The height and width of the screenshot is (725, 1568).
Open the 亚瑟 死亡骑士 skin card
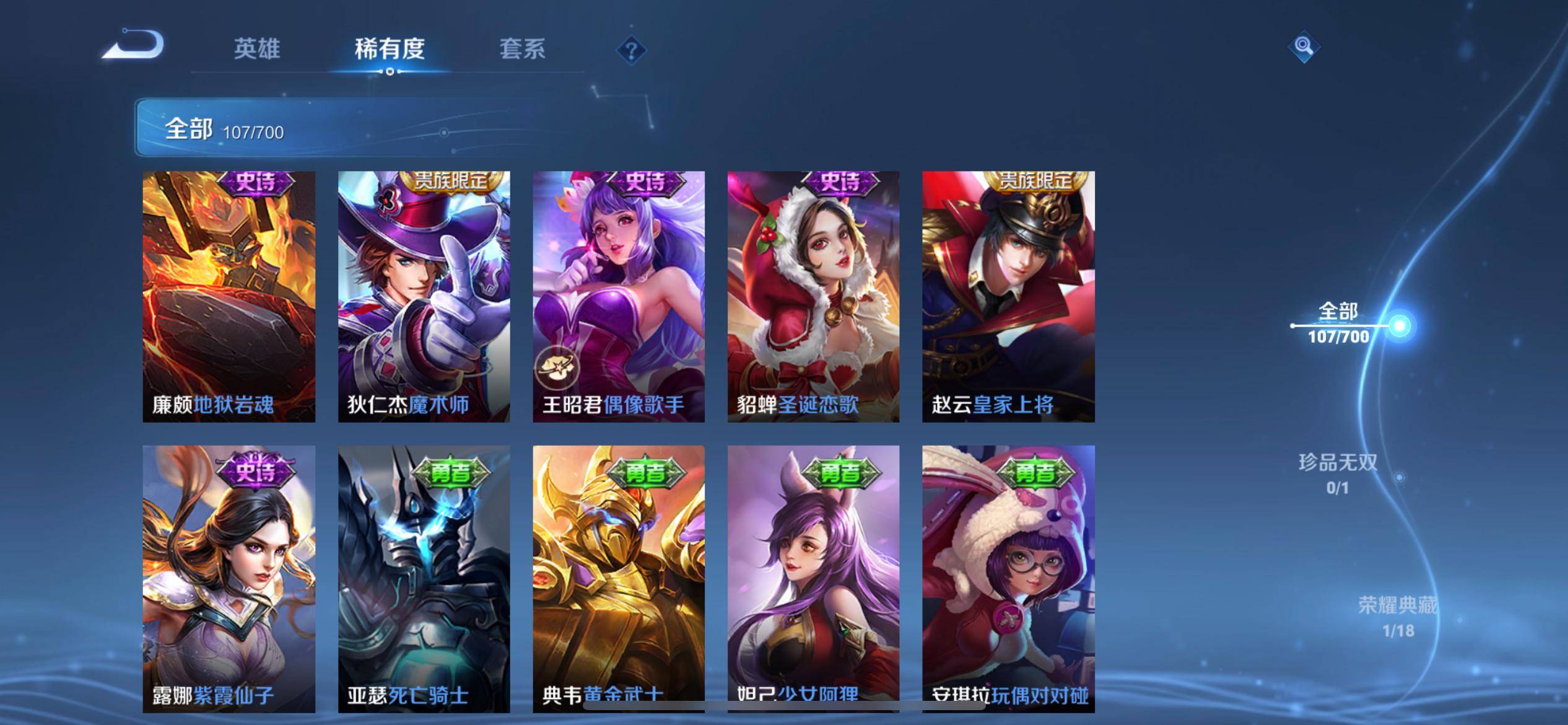click(x=424, y=578)
